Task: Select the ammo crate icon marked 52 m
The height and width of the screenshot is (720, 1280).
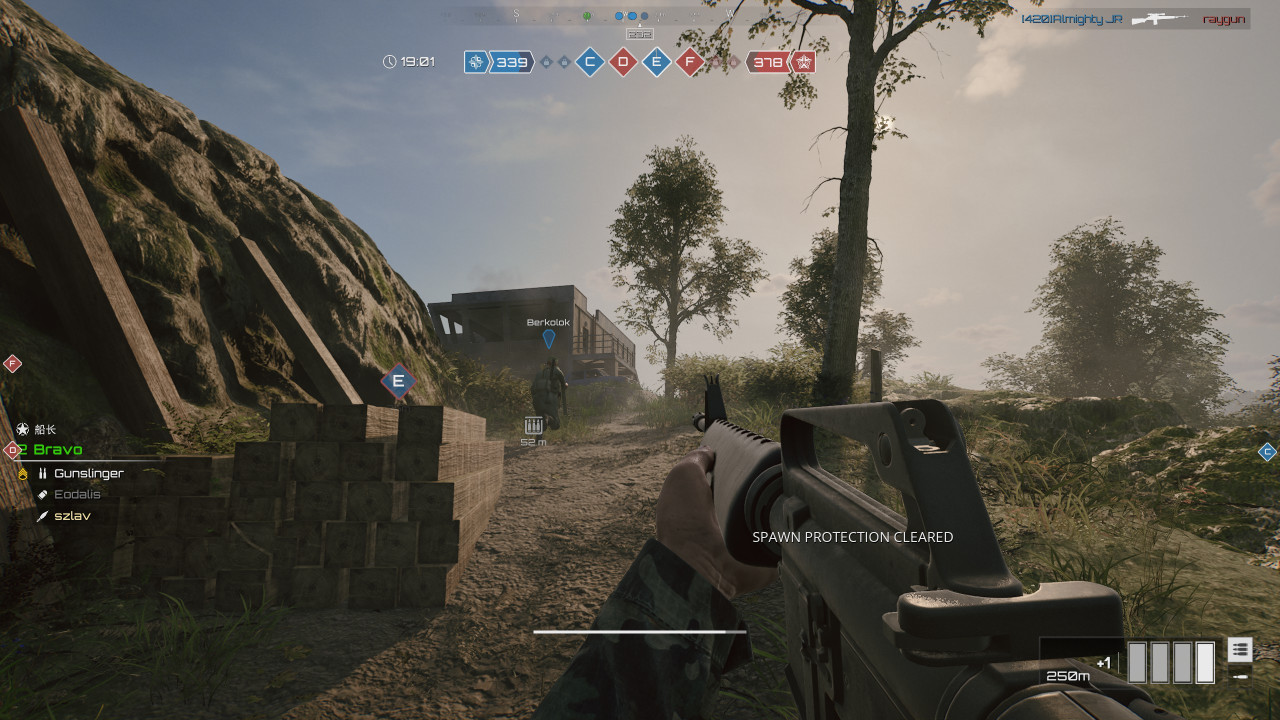Action: coord(533,426)
